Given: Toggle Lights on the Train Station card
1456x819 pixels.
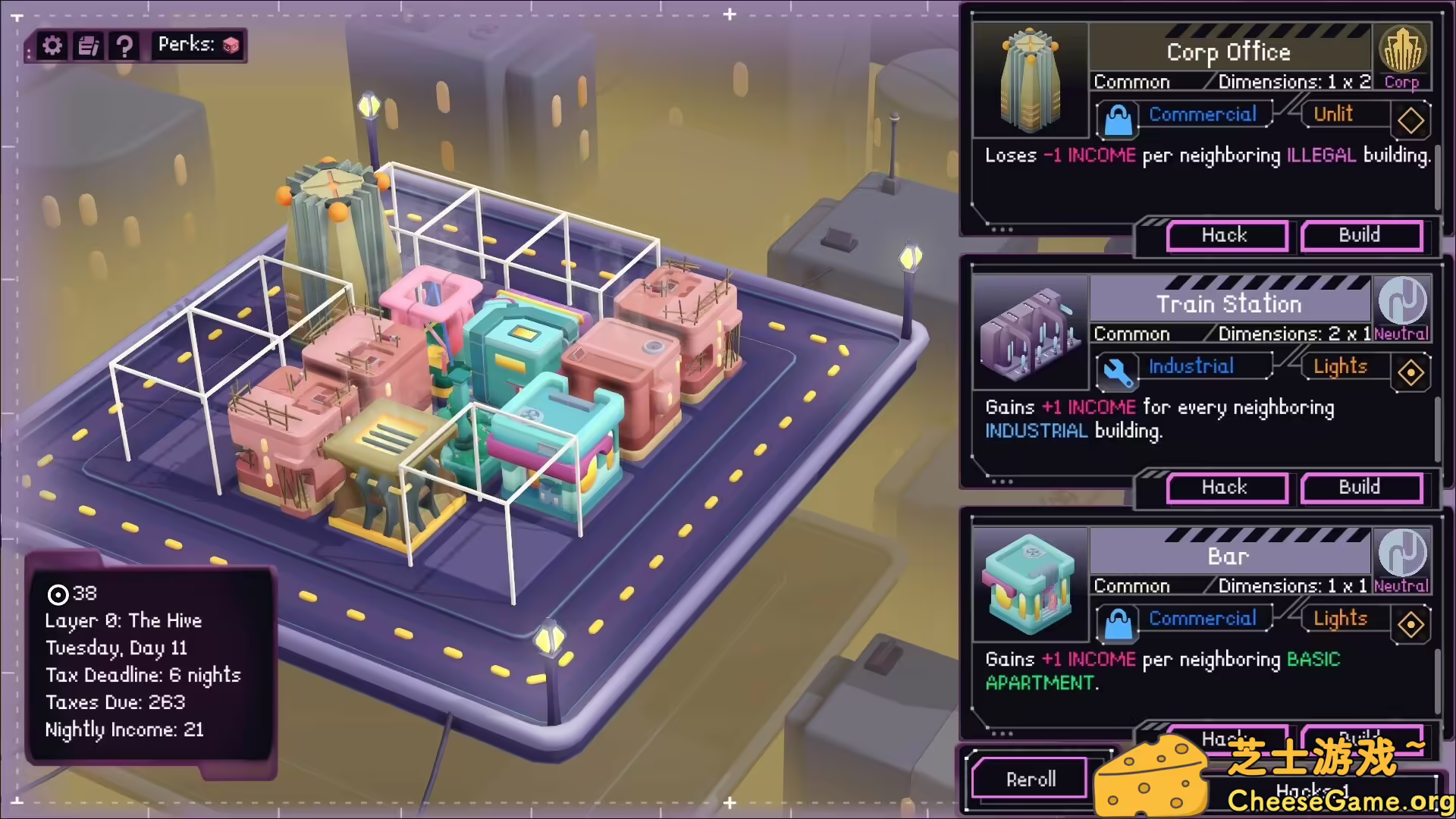Looking at the screenshot, I should click(1339, 367).
